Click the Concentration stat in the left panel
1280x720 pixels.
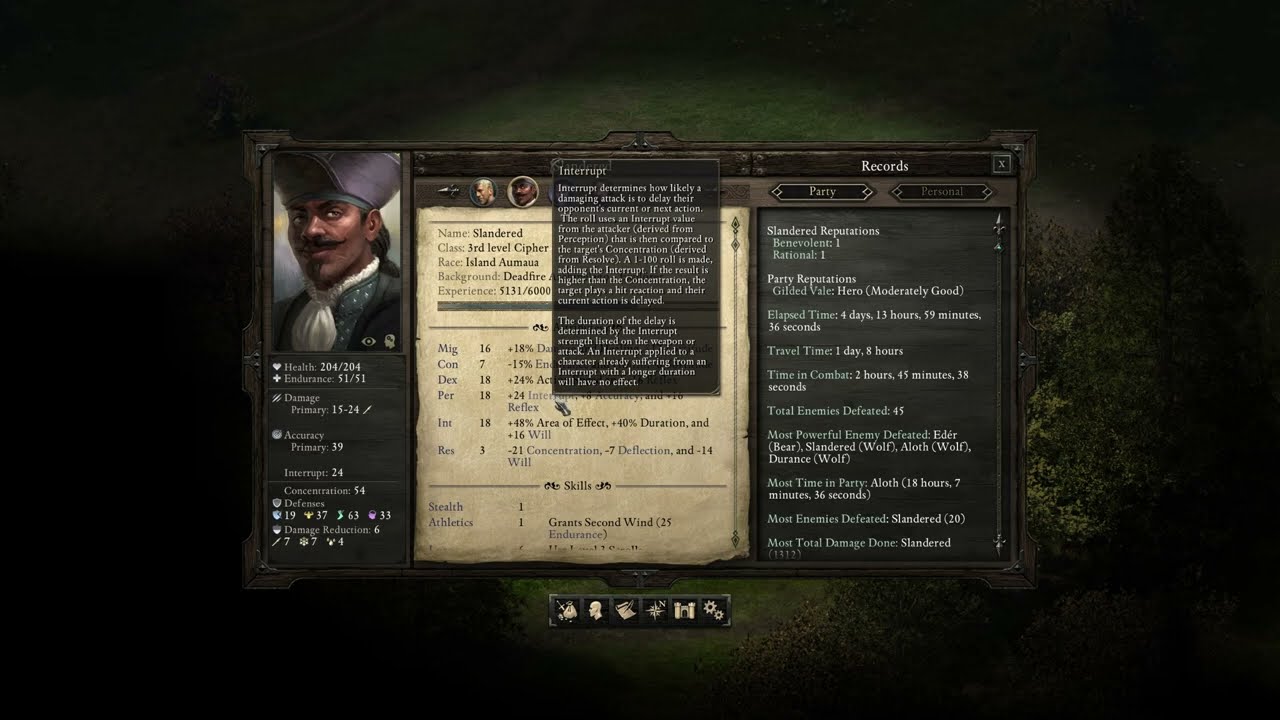tap(324, 491)
